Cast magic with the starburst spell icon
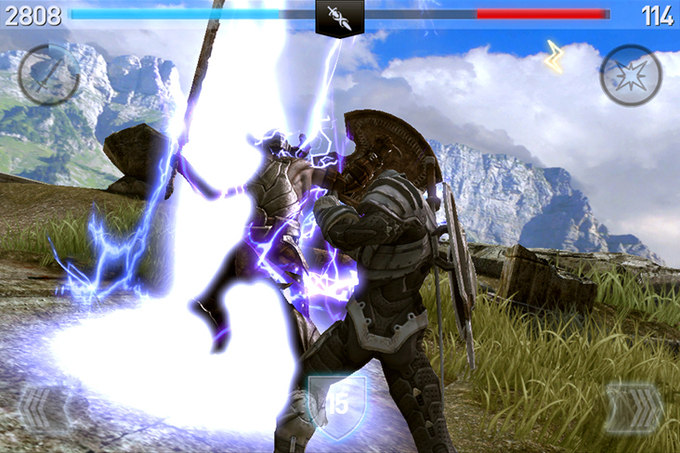This screenshot has width=680, height=453. point(630,74)
